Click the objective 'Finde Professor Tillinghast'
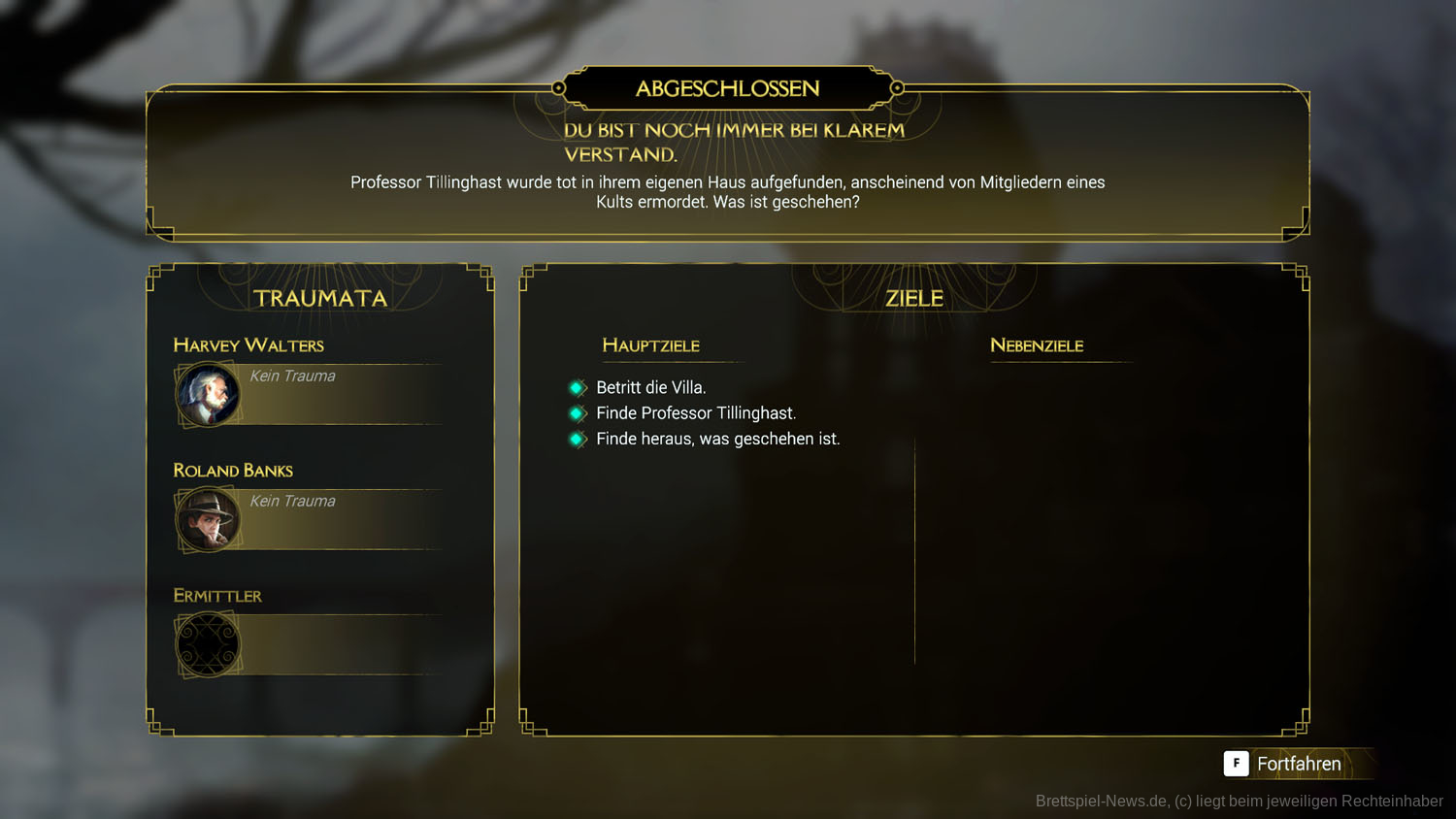 click(695, 413)
